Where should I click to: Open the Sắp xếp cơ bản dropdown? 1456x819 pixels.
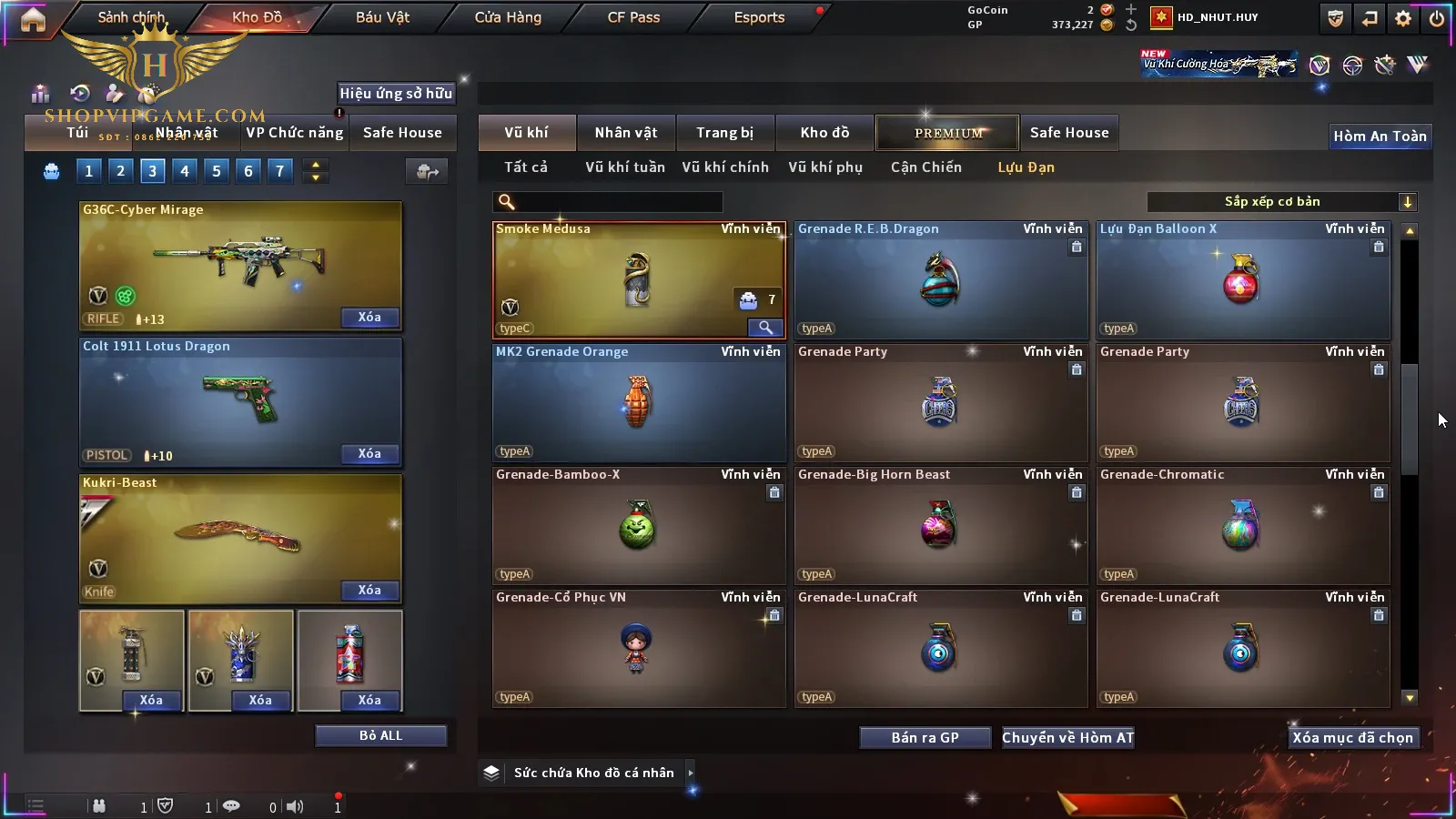pyautogui.click(x=1281, y=202)
